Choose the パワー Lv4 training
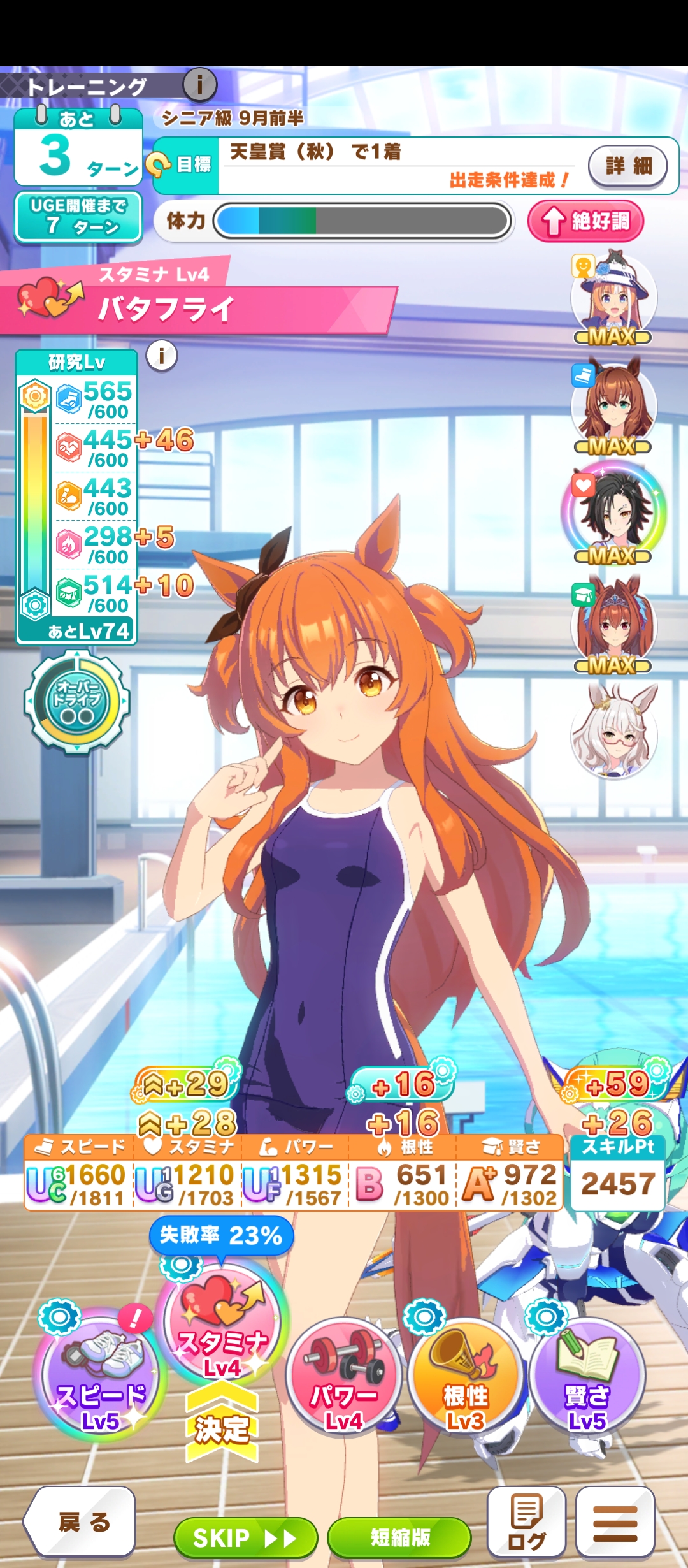Viewport: 688px width, 1568px height. tap(344, 1377)
